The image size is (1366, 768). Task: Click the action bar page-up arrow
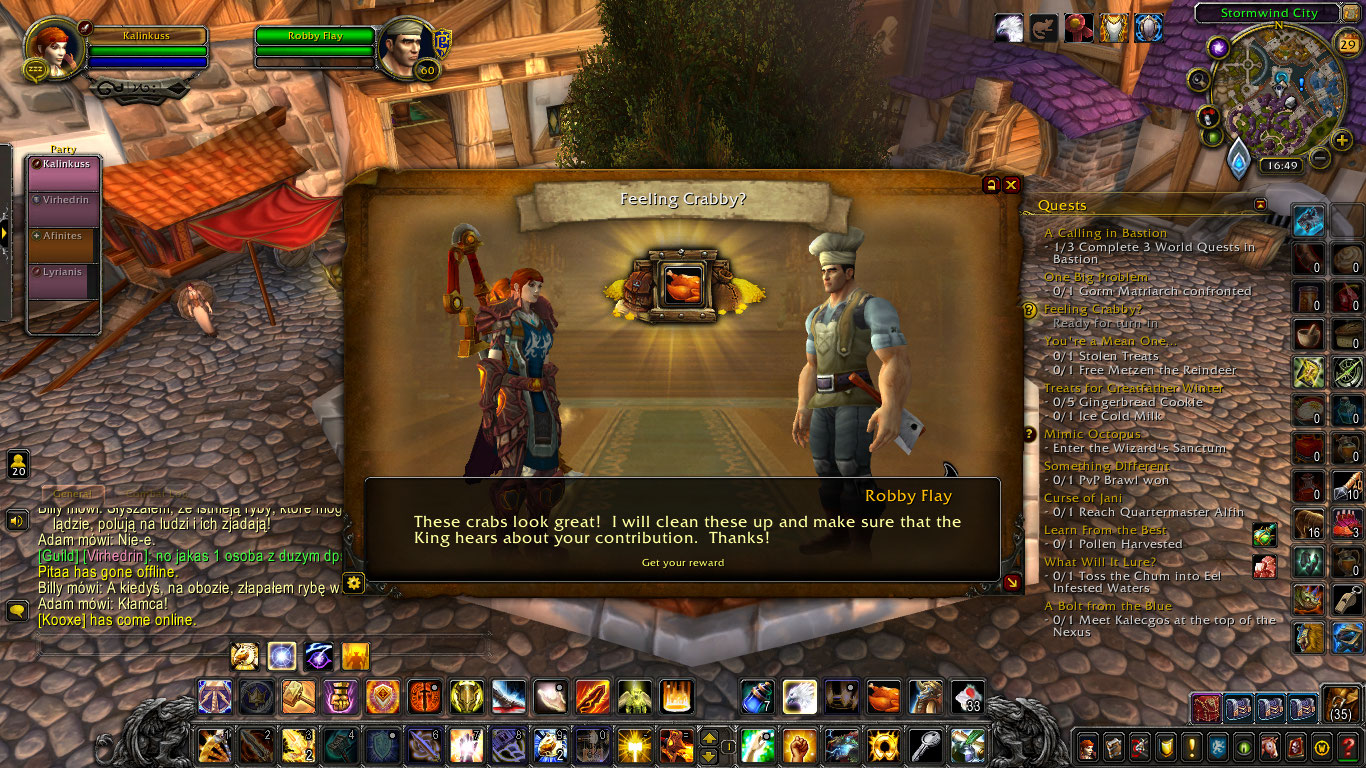pyautogui.click(x=708, y=738)
